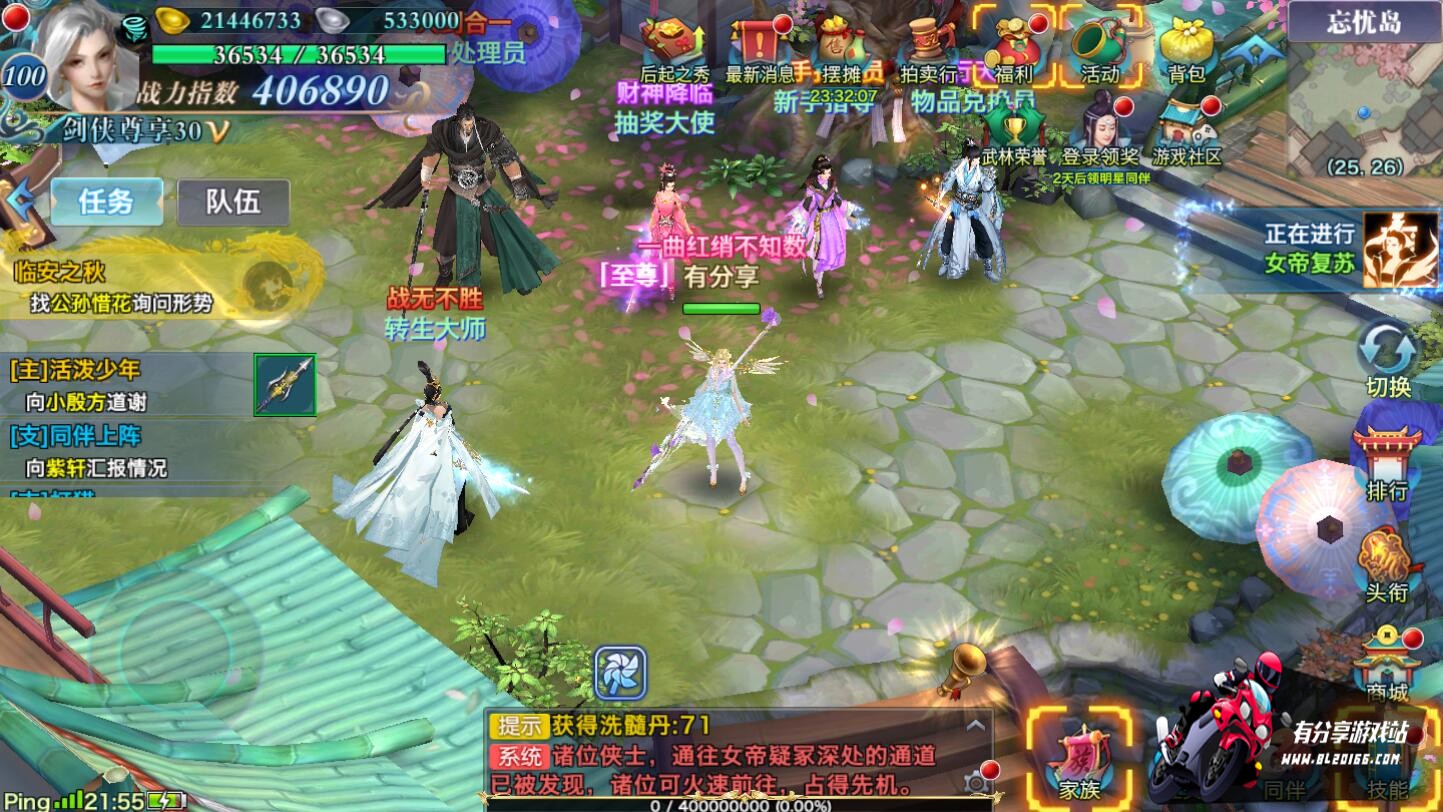This screenshot has width=1443, height=812.
Task: Open the 背包 backpack
Action: pos(1186,47)
